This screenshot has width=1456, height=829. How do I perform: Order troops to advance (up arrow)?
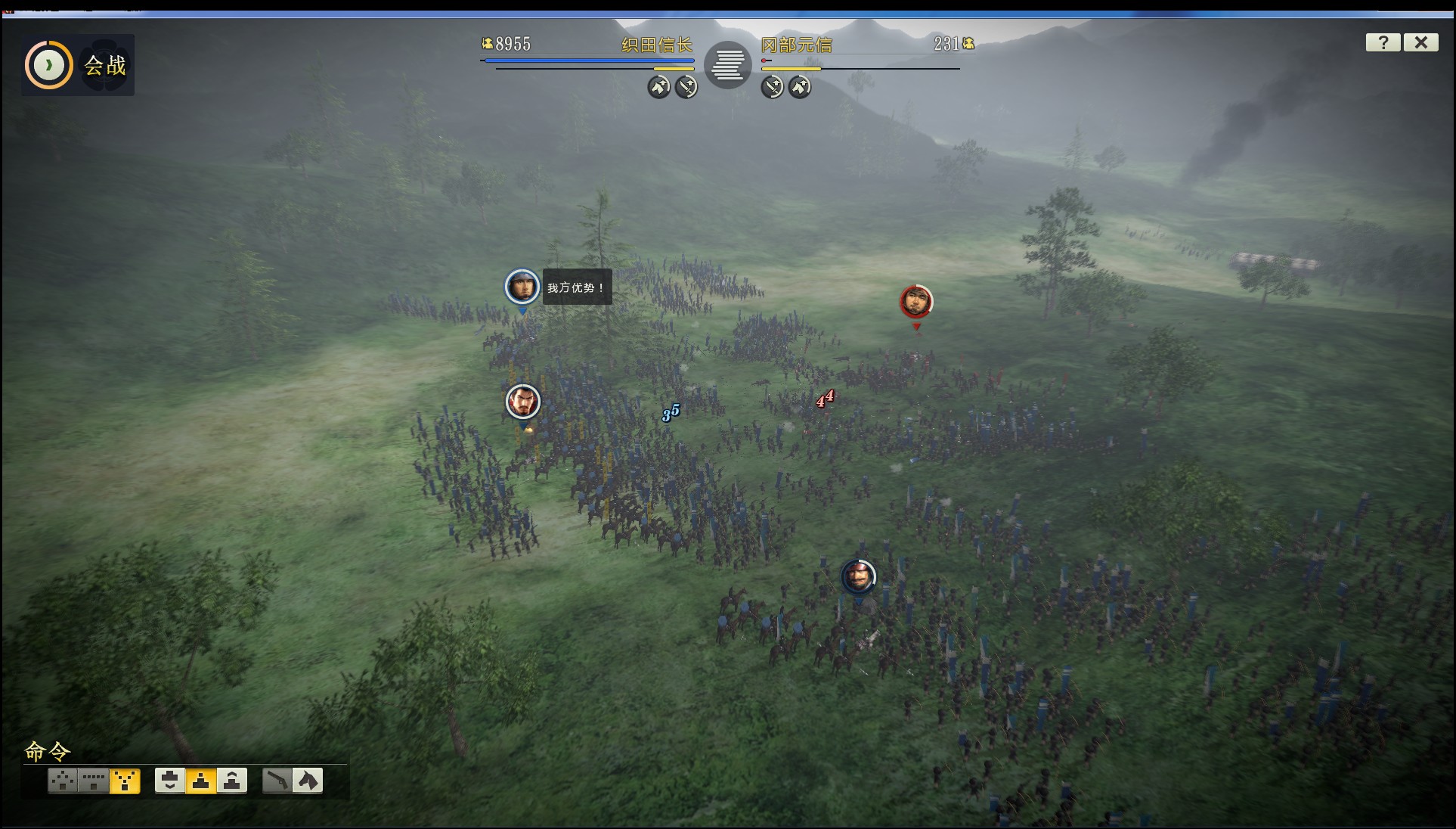(232, 780)
